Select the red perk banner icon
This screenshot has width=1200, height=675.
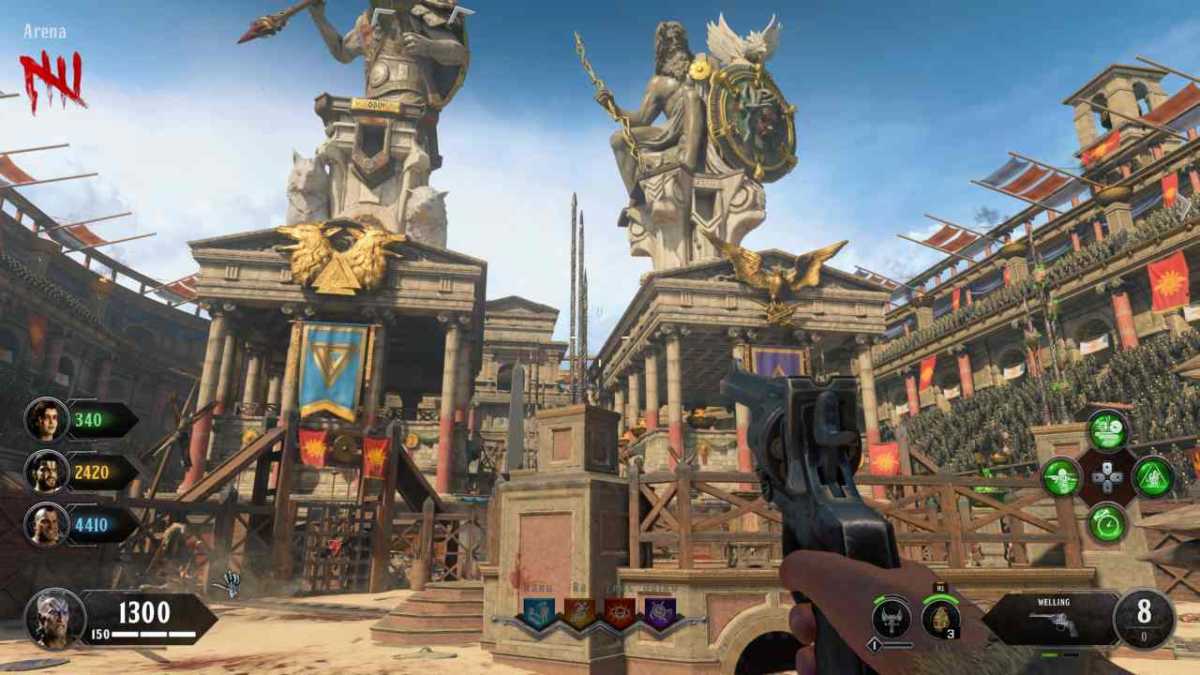tap(619, 612)
